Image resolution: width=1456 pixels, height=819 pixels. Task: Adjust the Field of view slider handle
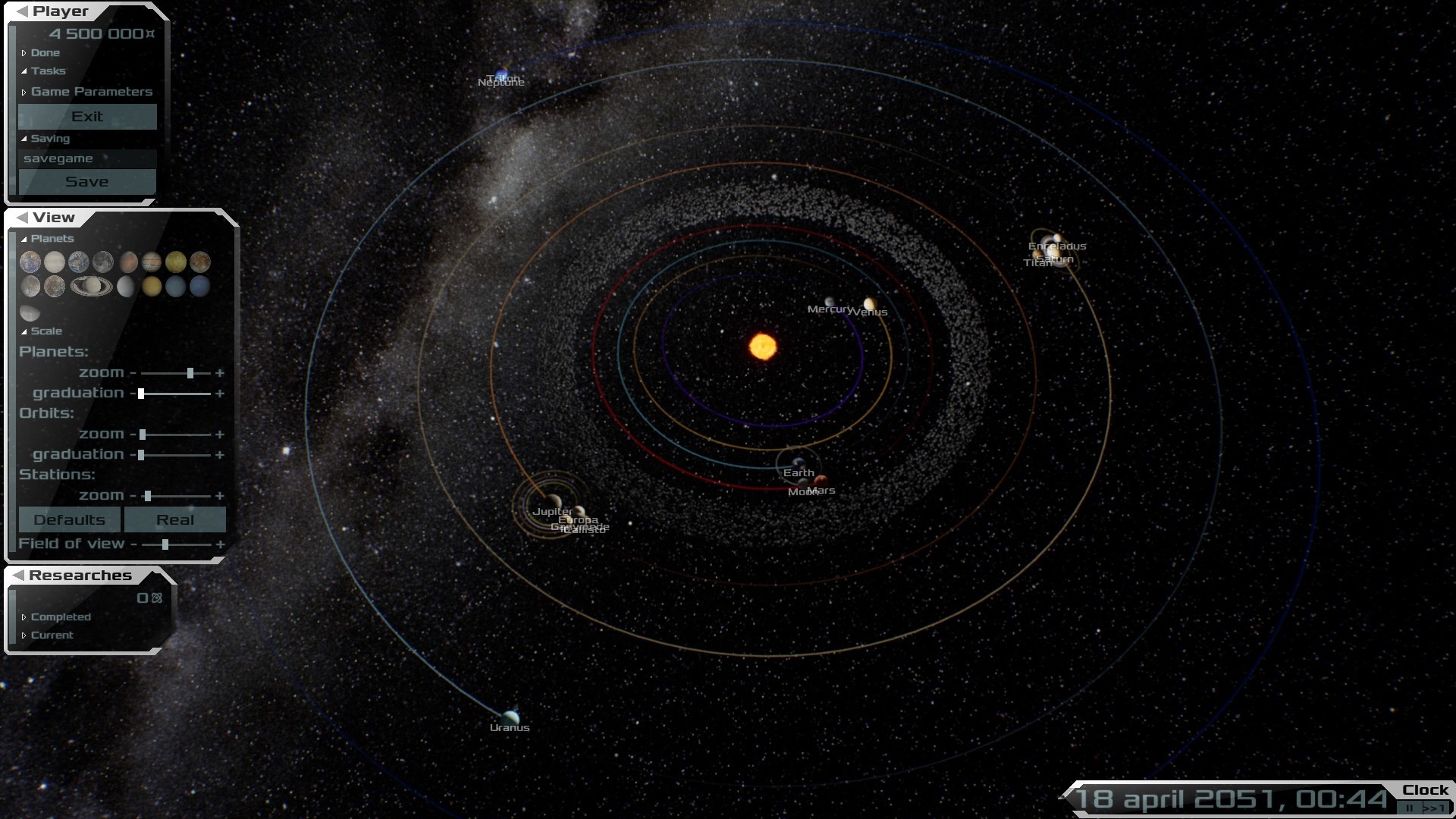point(165,544)
